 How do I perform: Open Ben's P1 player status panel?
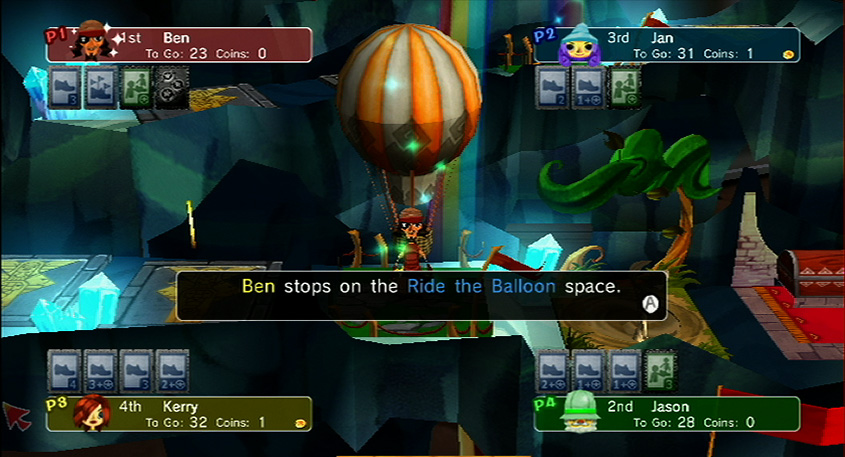(x=180, y=45)
